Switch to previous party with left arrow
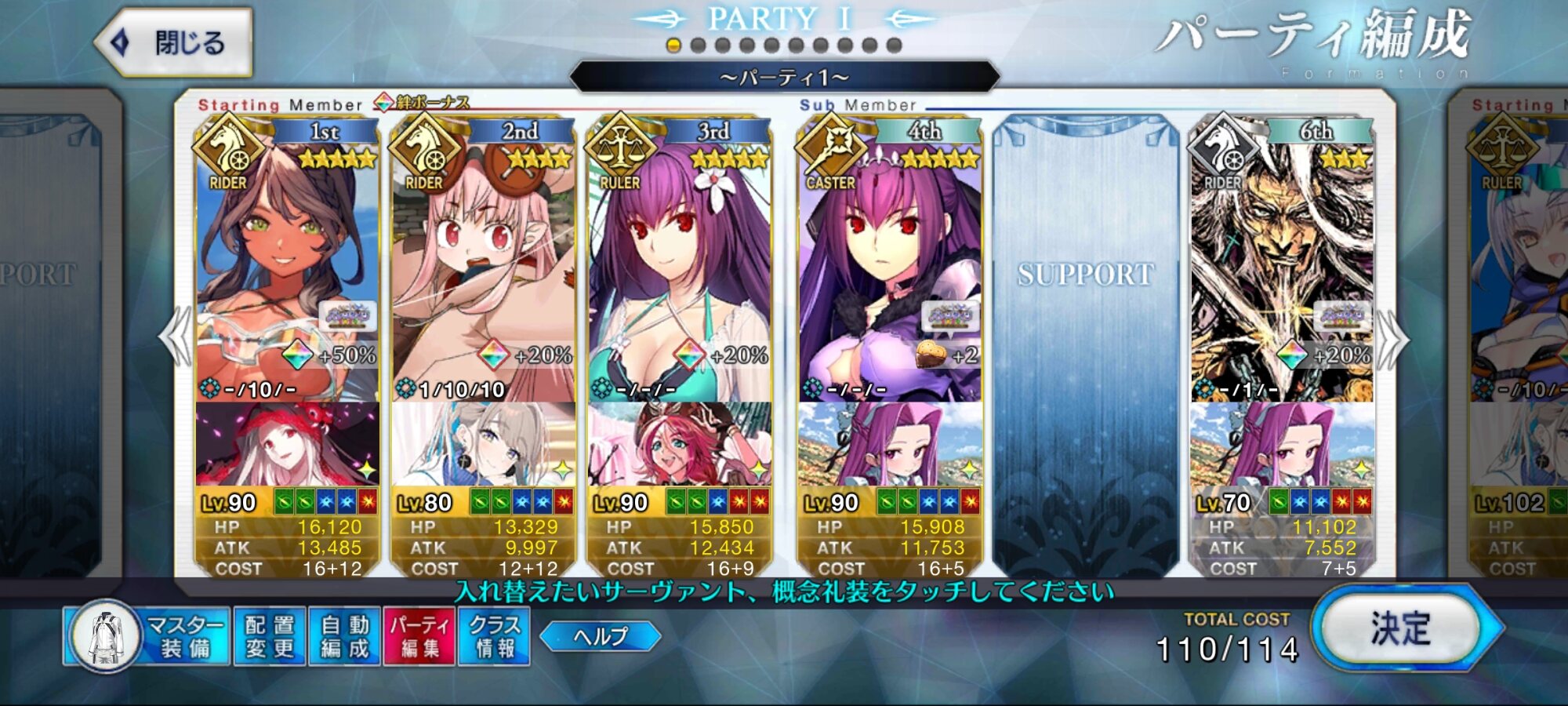Viewport: 1568px width, 706px height. click(176, 337)
